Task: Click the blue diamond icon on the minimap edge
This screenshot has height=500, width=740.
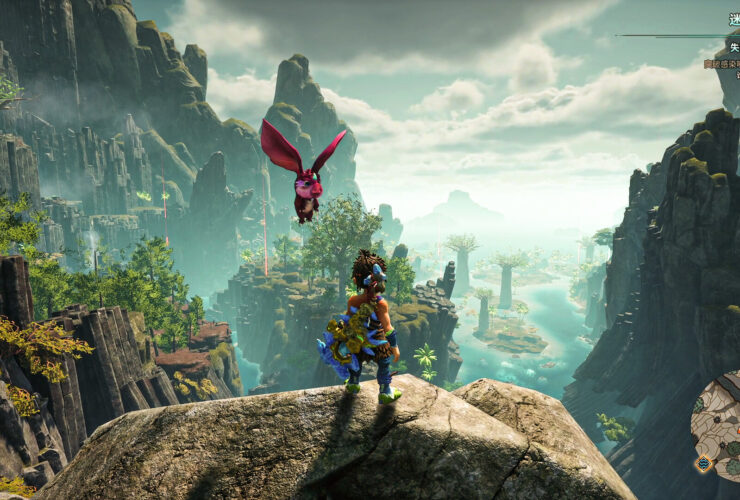Action: point(703,464)
